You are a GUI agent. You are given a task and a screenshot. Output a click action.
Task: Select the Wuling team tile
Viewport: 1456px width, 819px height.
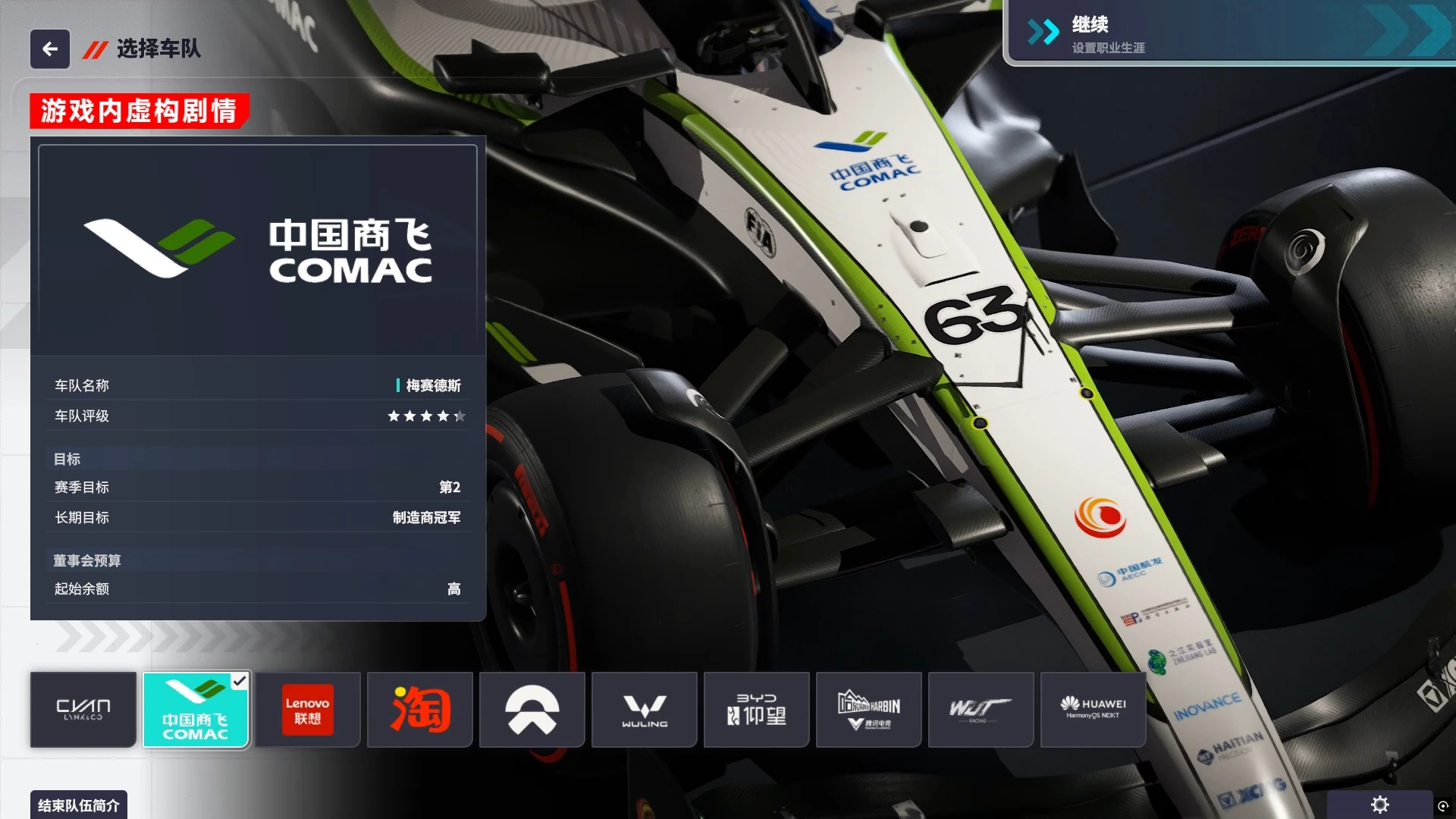click(645, 710)
